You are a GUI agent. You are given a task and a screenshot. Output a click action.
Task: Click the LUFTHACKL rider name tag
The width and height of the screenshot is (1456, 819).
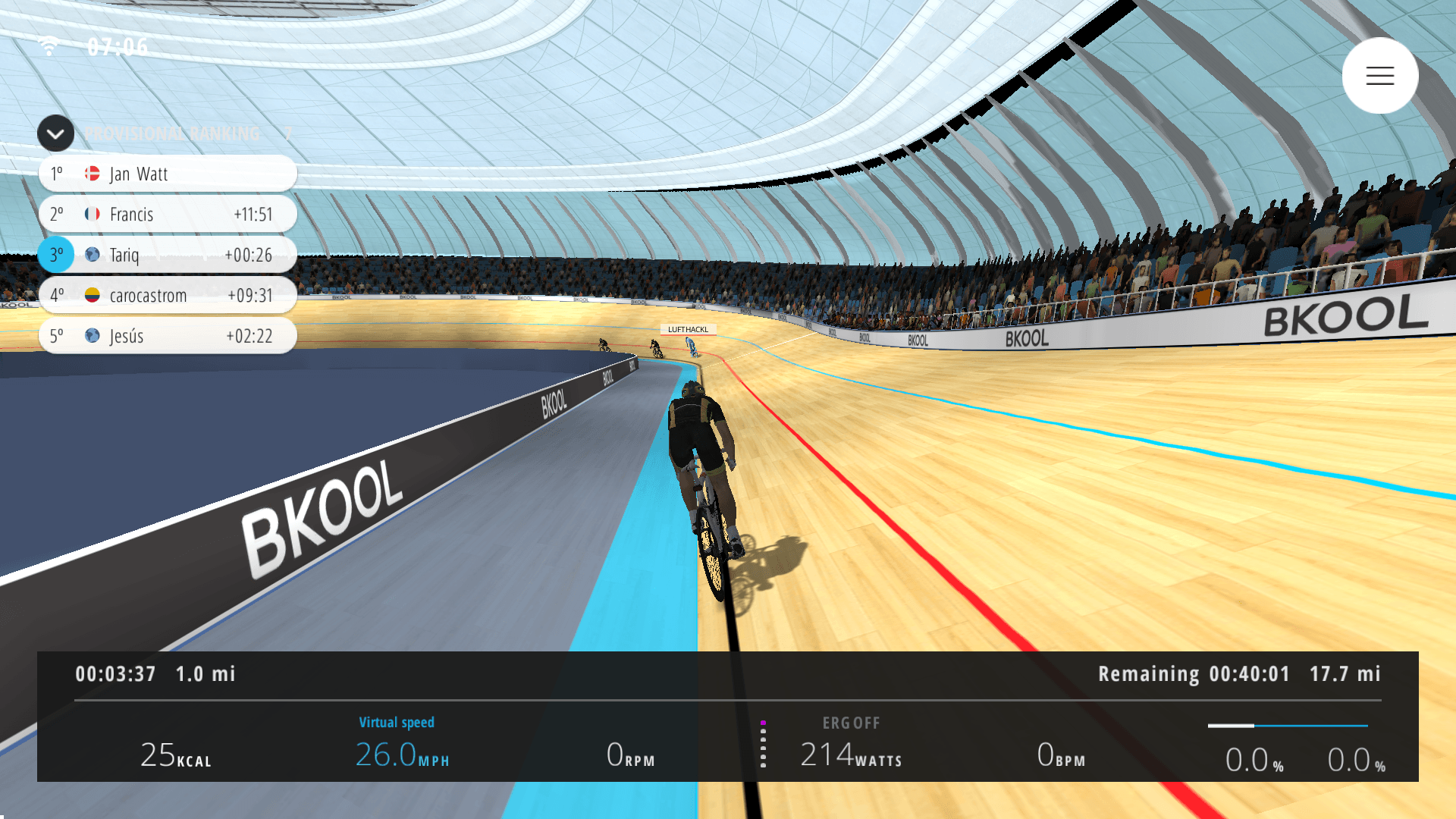click(689, 329)
